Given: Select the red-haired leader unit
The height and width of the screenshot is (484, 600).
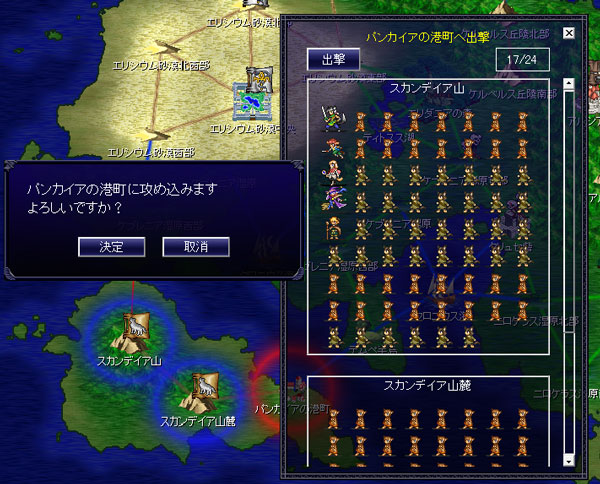Looking at the screenshot, I should click(332, 147).
